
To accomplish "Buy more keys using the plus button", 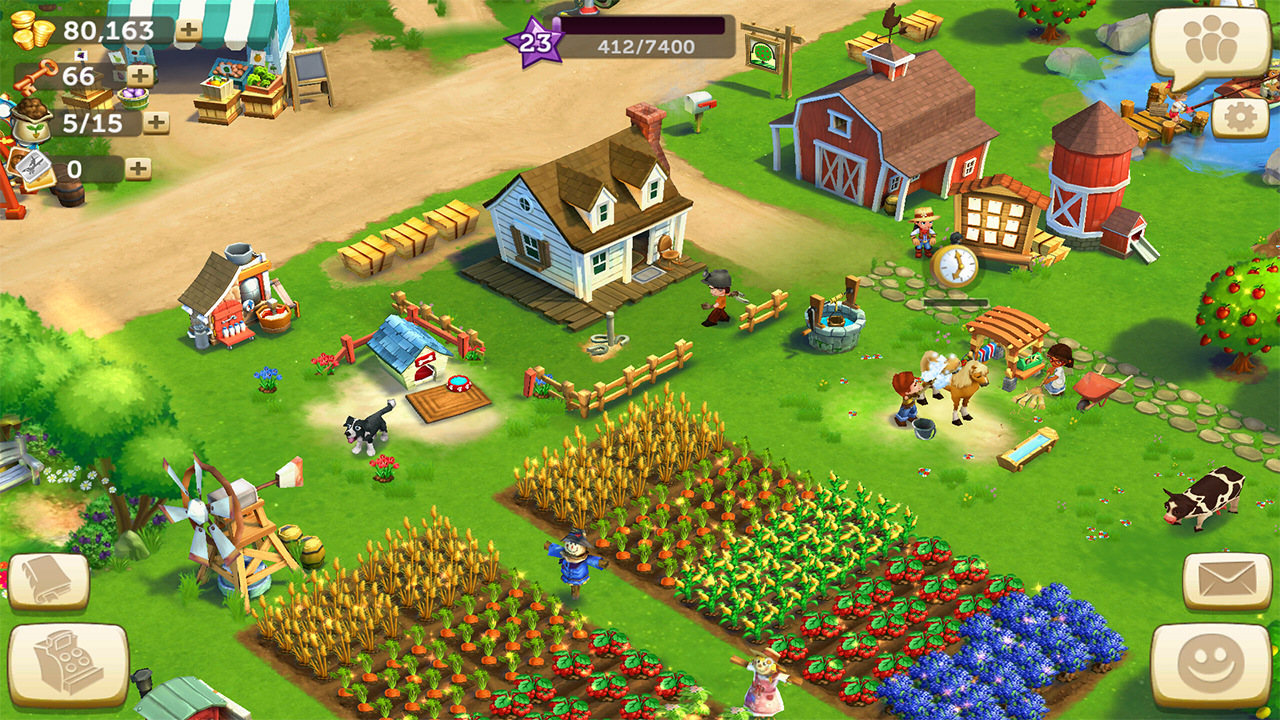I will pyautogui.click(x=141, y=76).
